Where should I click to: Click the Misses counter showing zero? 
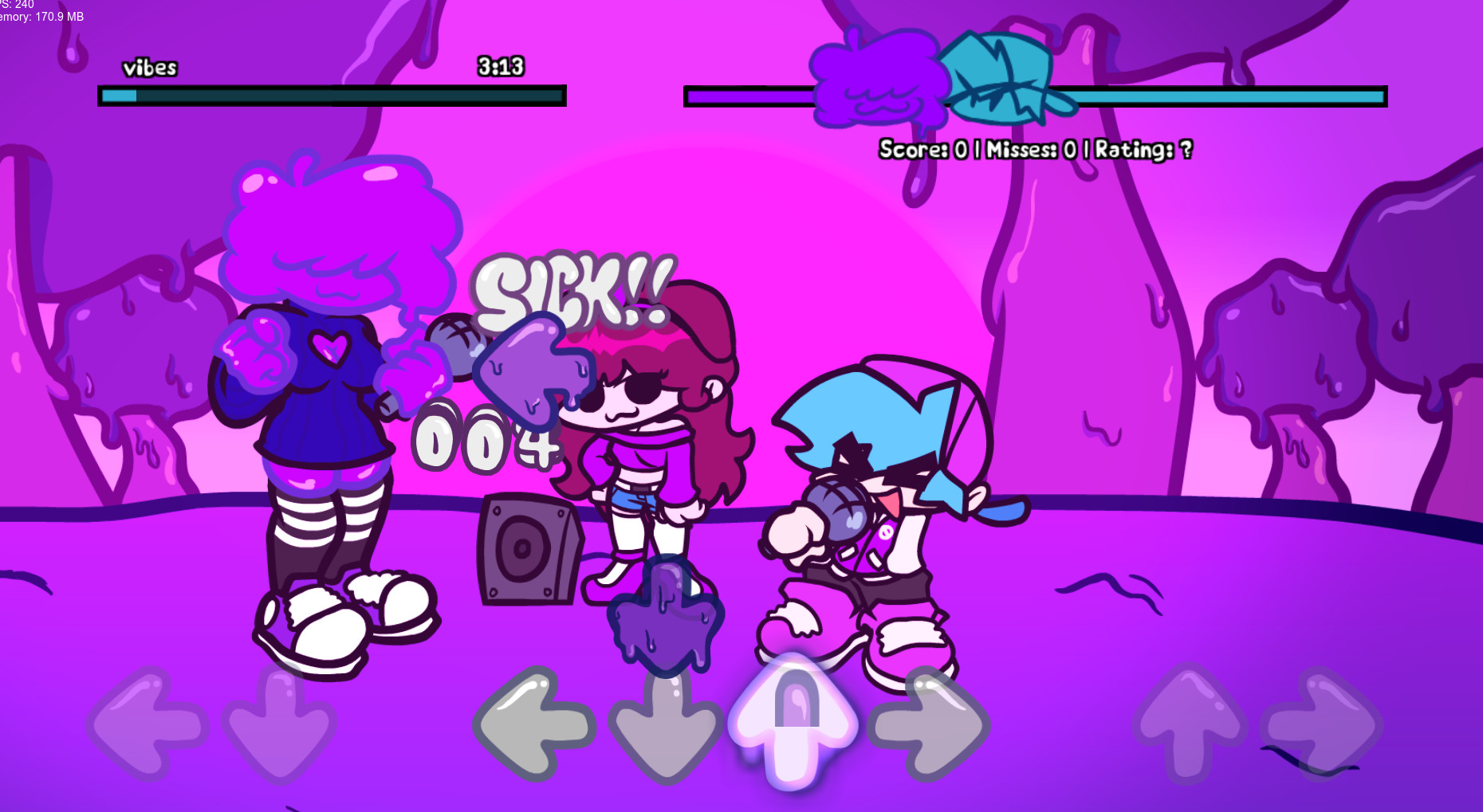click(x=1037, y=149)
